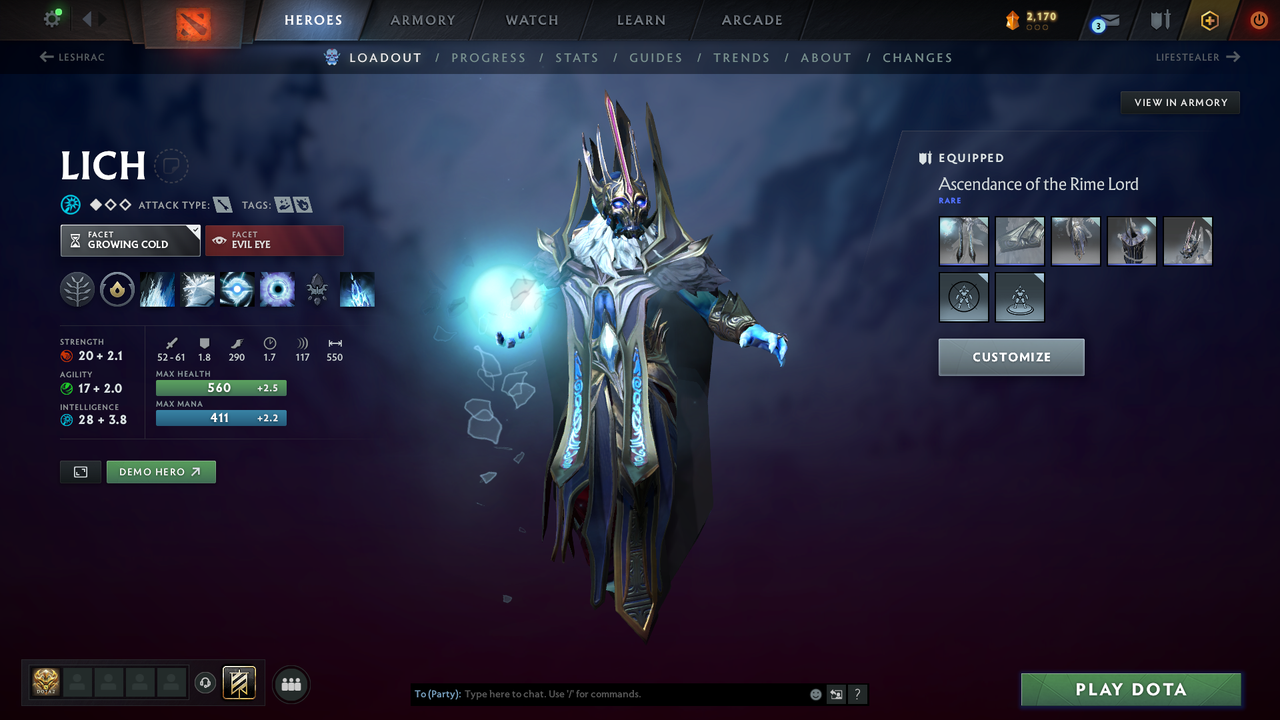The width and height of the screenshot is (1280, 720).
Task: Click the armory shield-and-sword icon
Action: [1160, 20]
